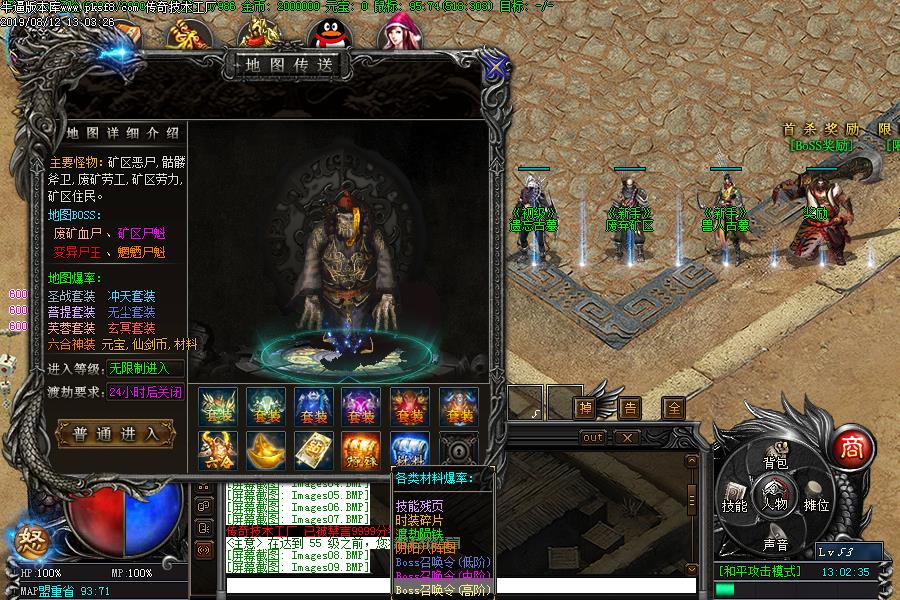
Task: Click the 全 button
Action: [x=674, y=407]
